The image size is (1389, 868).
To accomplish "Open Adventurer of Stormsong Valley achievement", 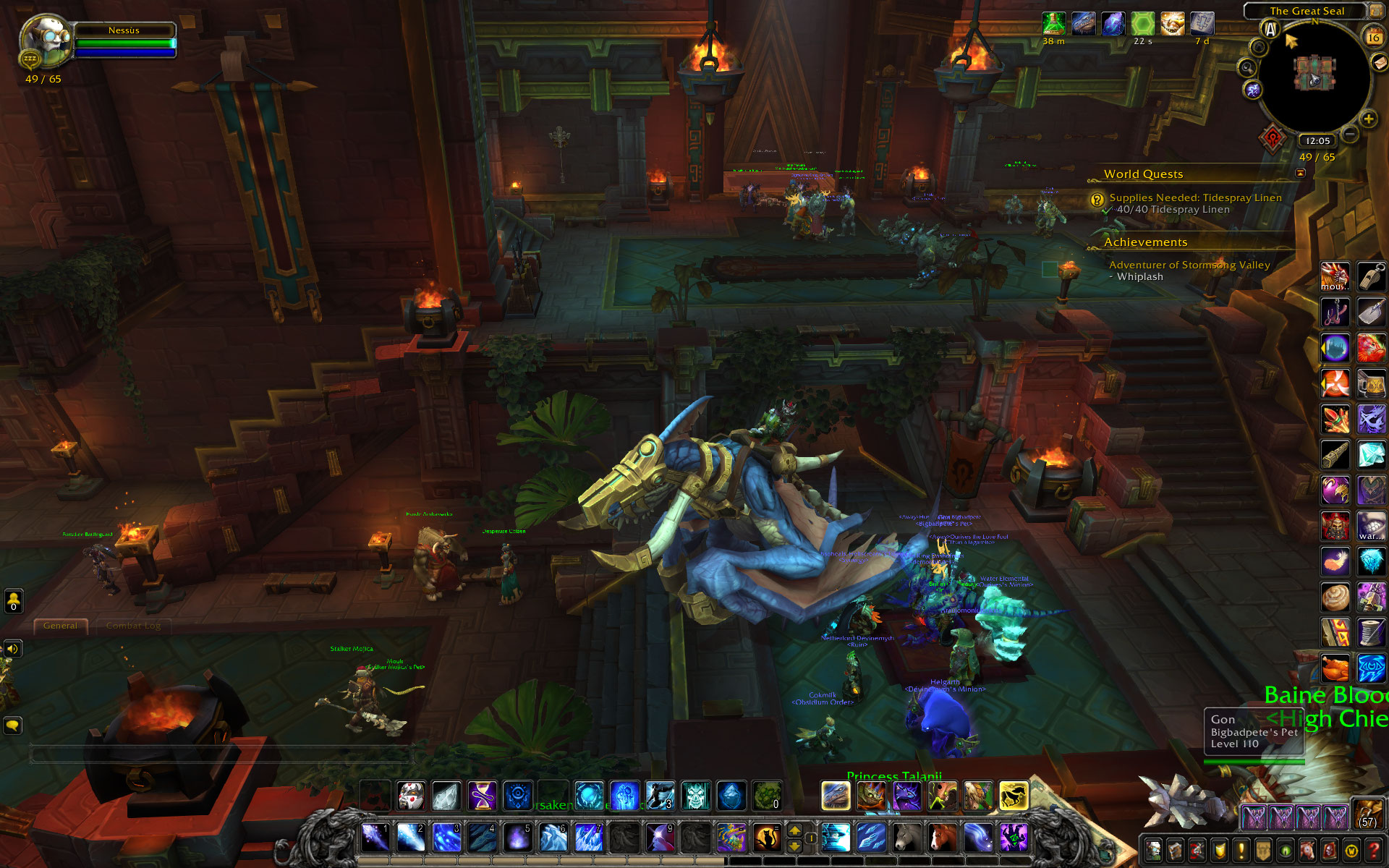I will (1189, 265).
